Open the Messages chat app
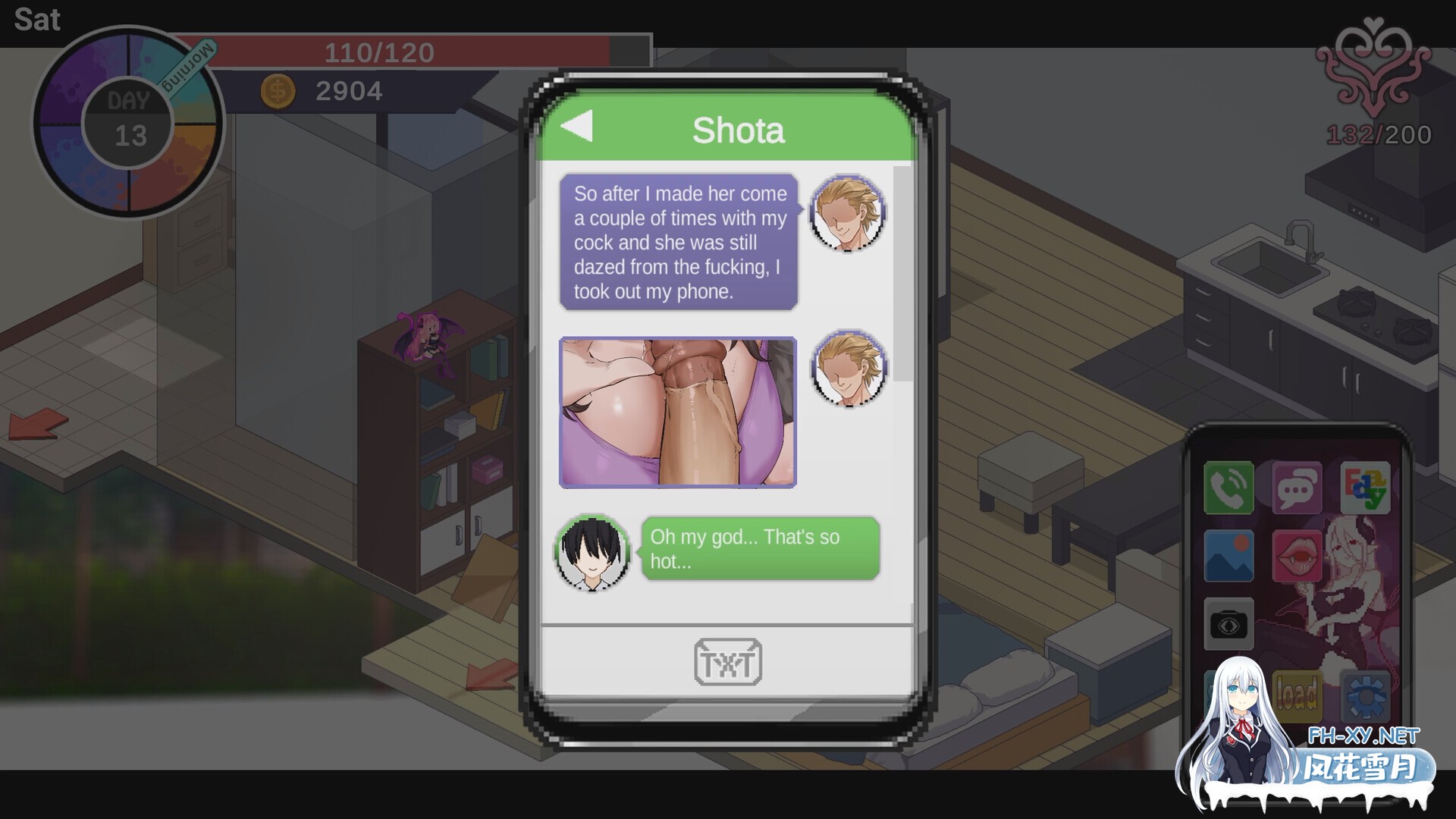Image resolution: width=1456 pixels, height=819 pixels. coord(1298,488)
